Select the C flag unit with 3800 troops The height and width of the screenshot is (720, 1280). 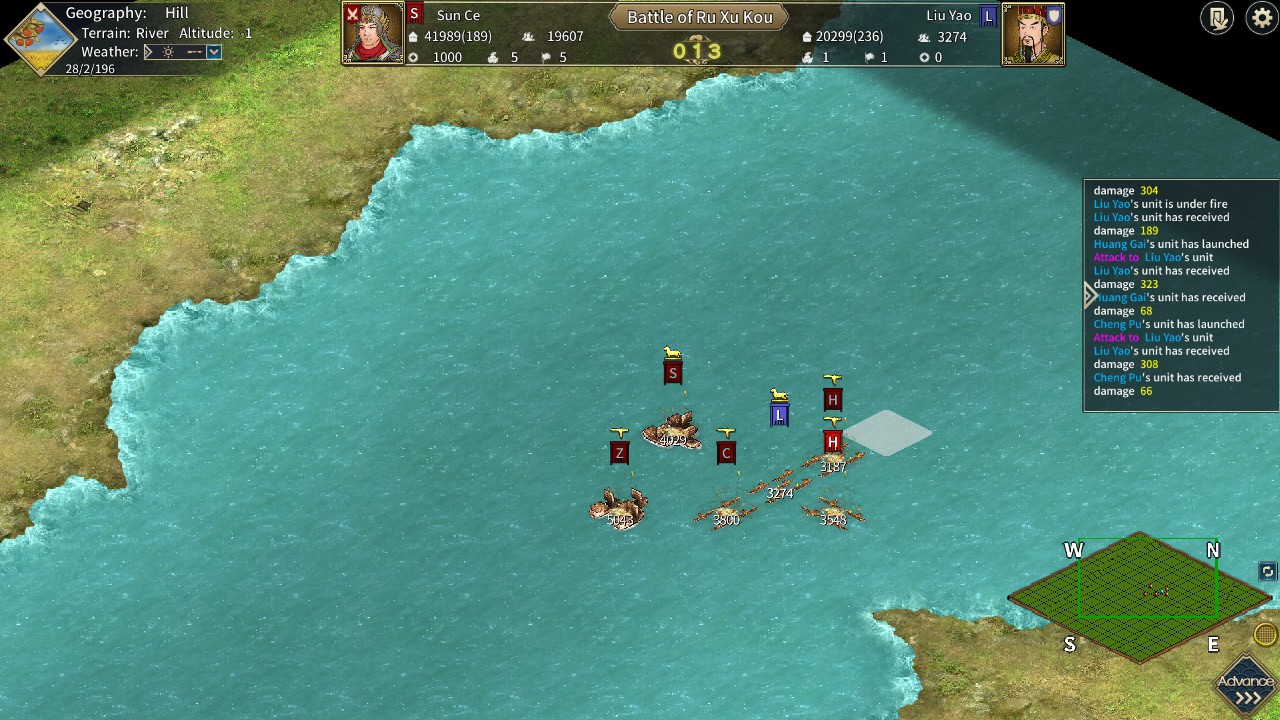click(x=726, y=512)
